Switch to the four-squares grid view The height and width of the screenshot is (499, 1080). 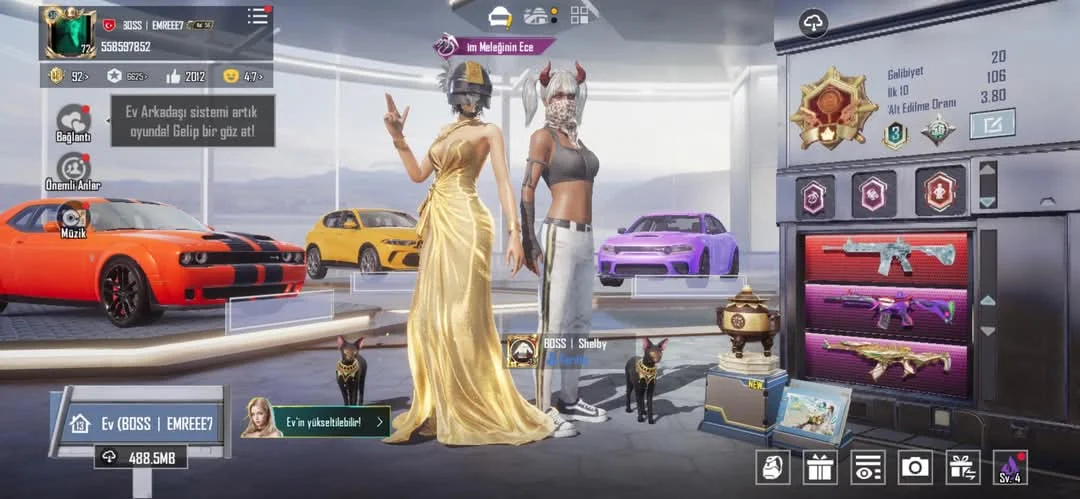[580, 15]
